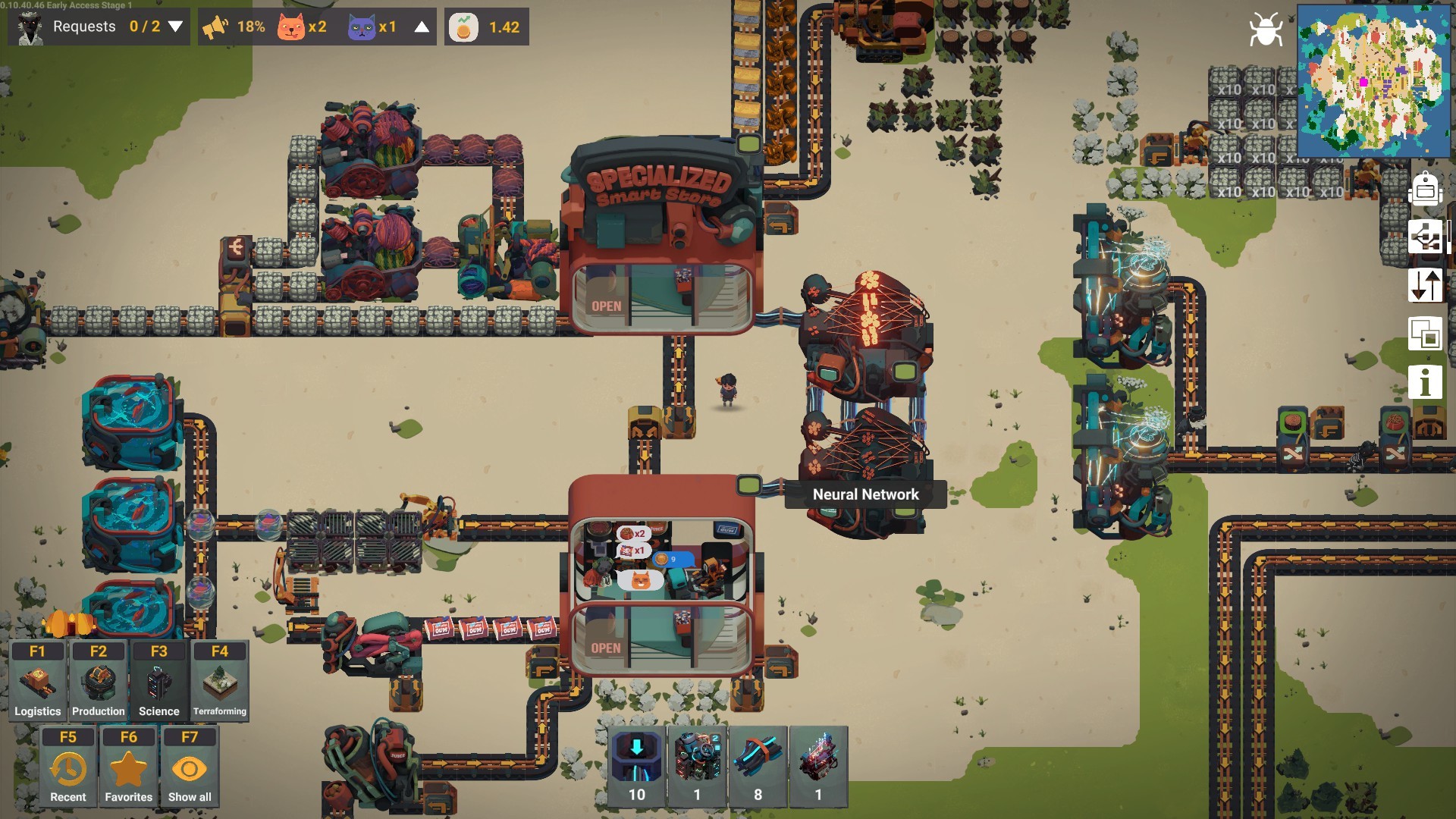Pick the sparking red machine hotbar slot

(x=818, y=766)
